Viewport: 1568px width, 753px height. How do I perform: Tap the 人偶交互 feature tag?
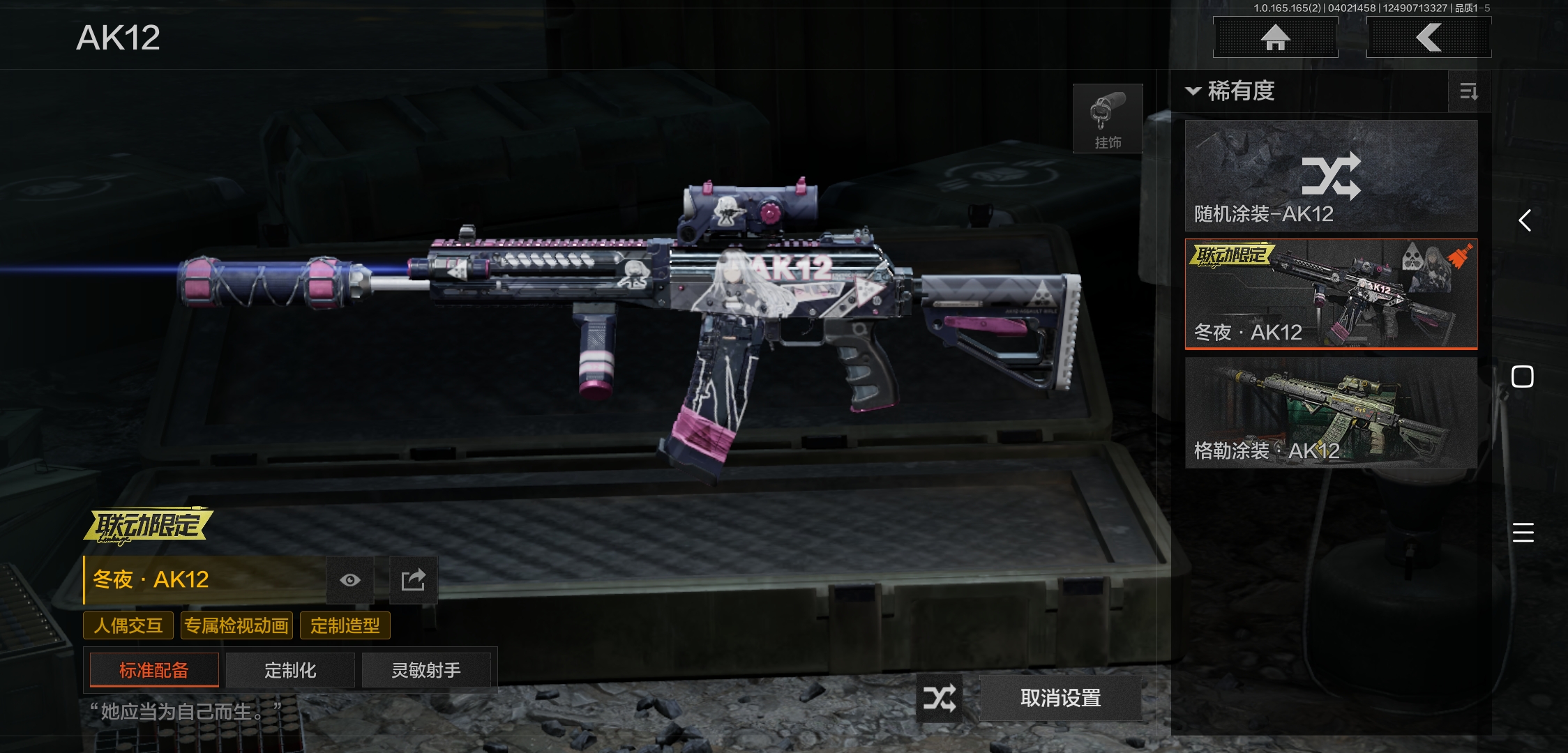(128, 625)
